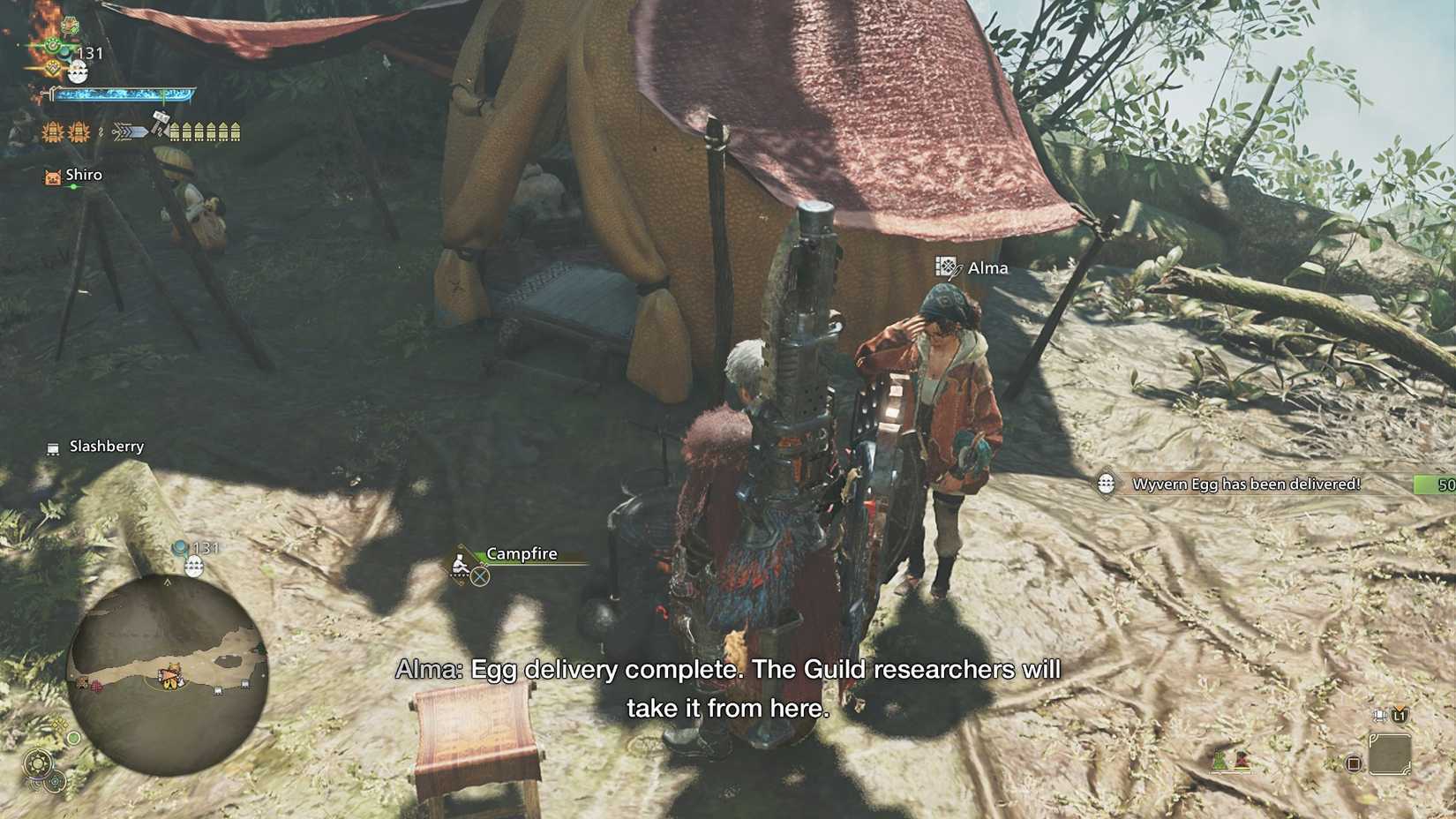Click Alma's NPC marker icon
This screenshot has width=1456, height=819.
pos(947,267)
